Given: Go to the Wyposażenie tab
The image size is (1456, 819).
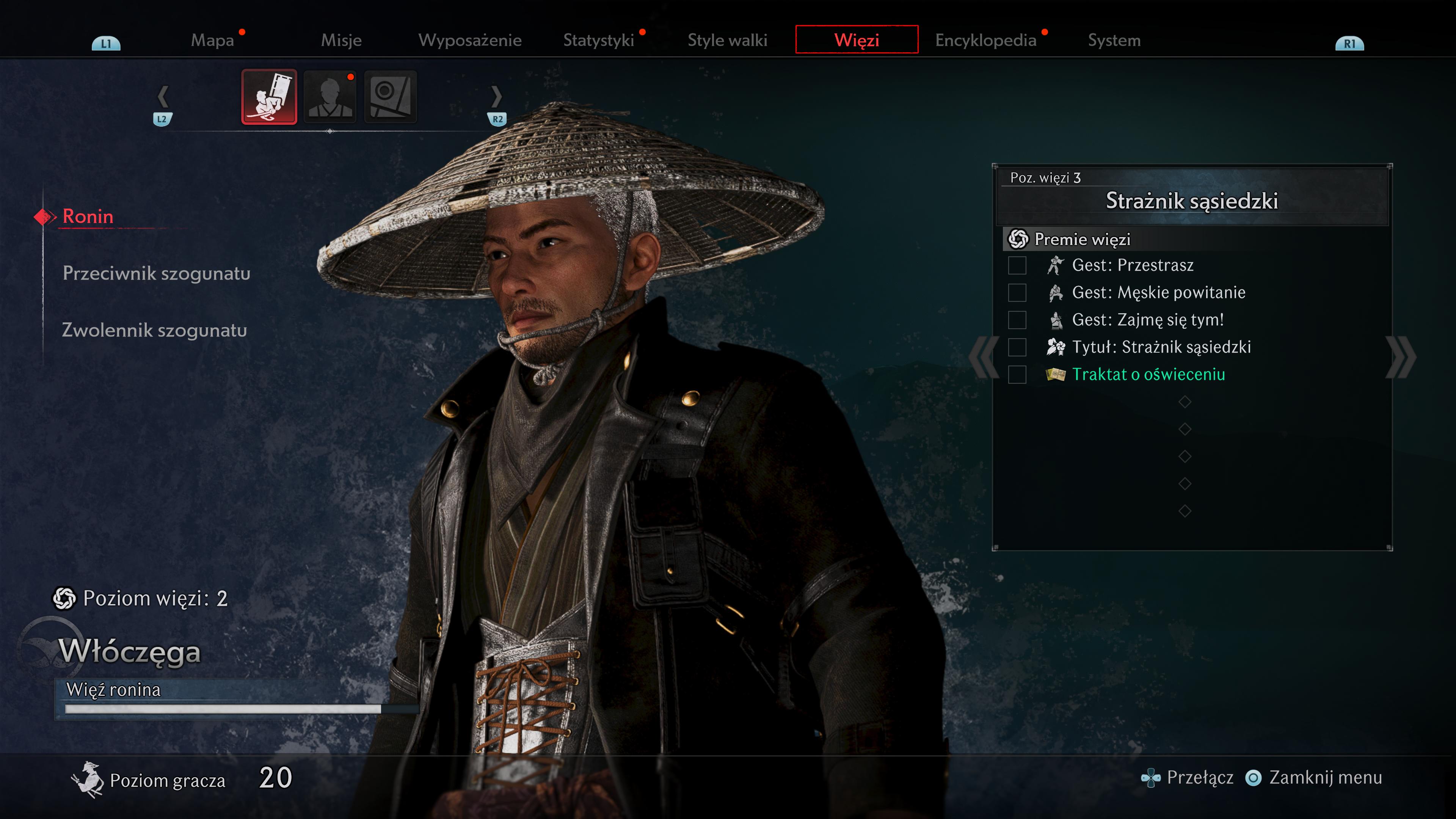Looking at the screenshot, I should [x=470, y=40].
